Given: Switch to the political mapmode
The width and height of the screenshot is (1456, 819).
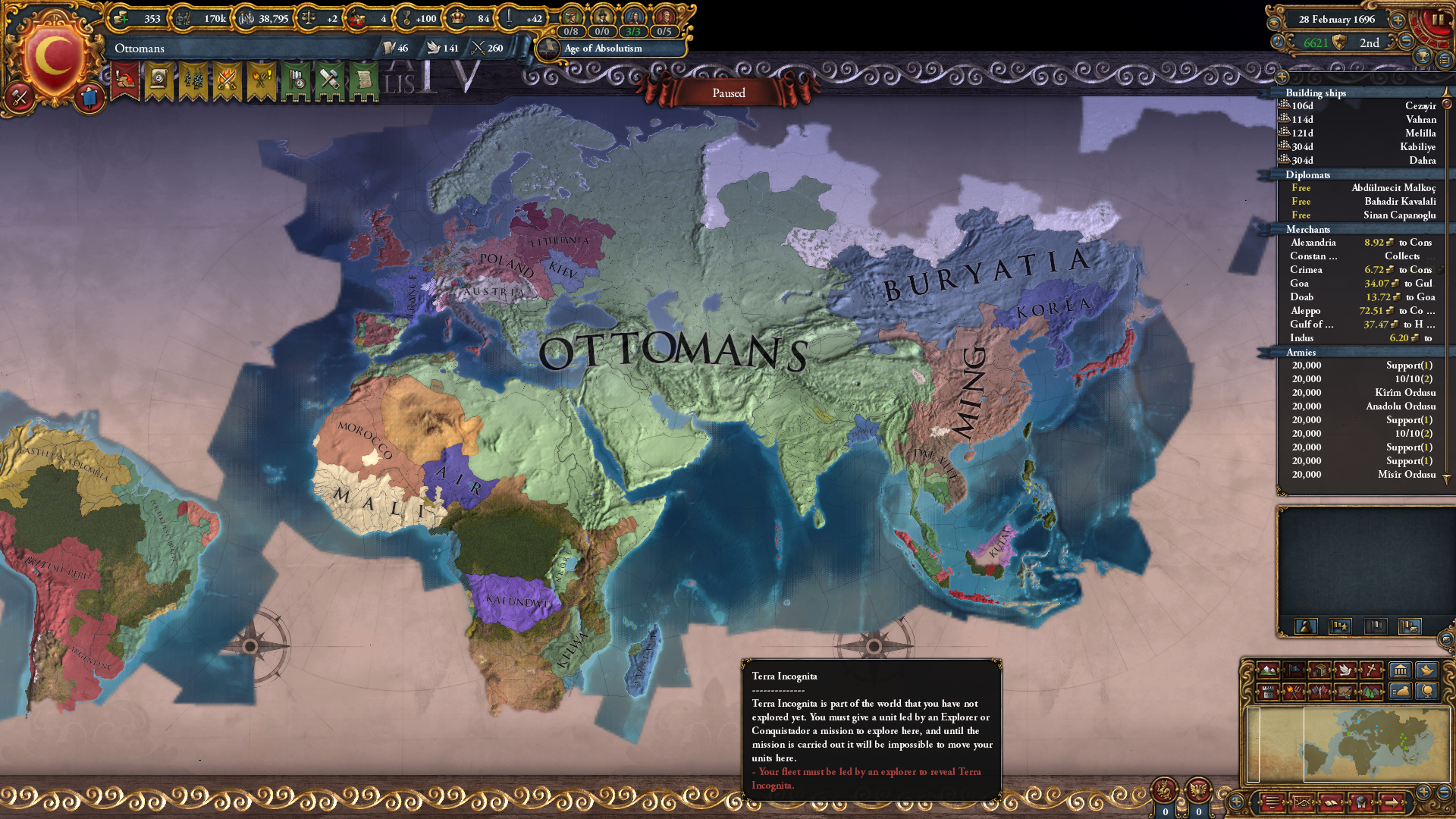Looking at the screenshot, I should click(1294, 670).
